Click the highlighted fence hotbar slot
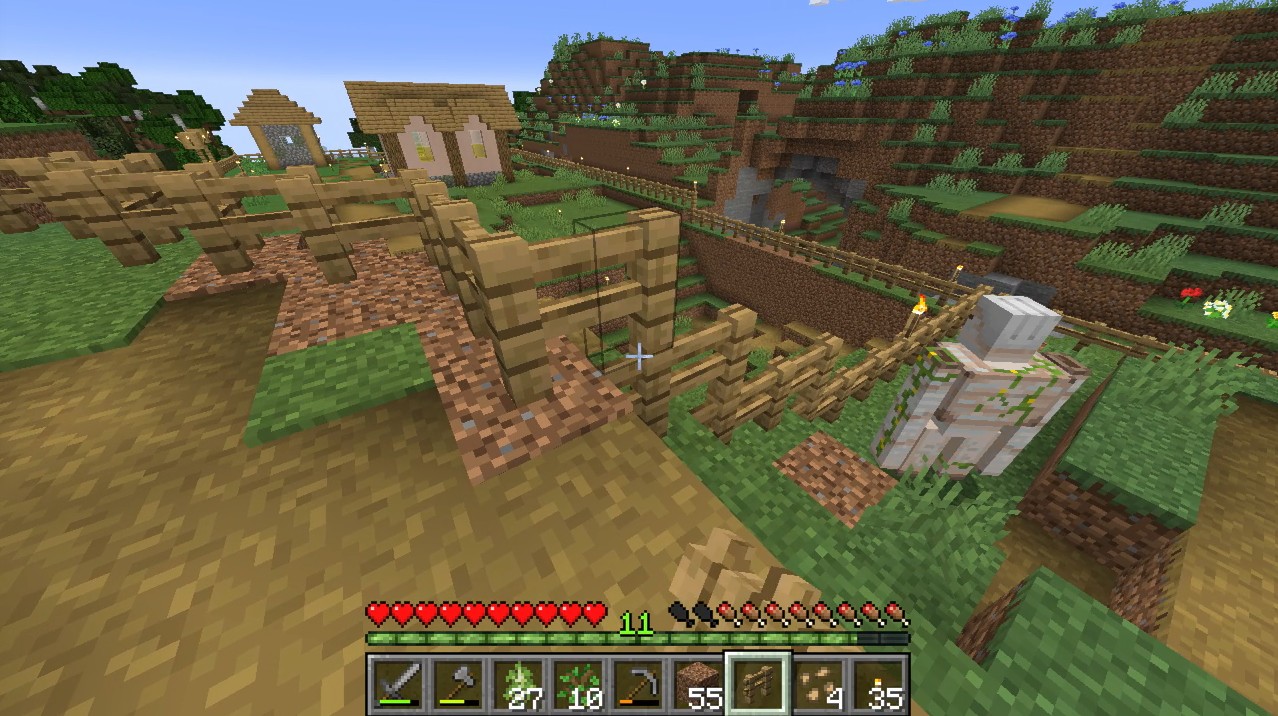Screen dimensions: 1278x716 tap(758, 685)
